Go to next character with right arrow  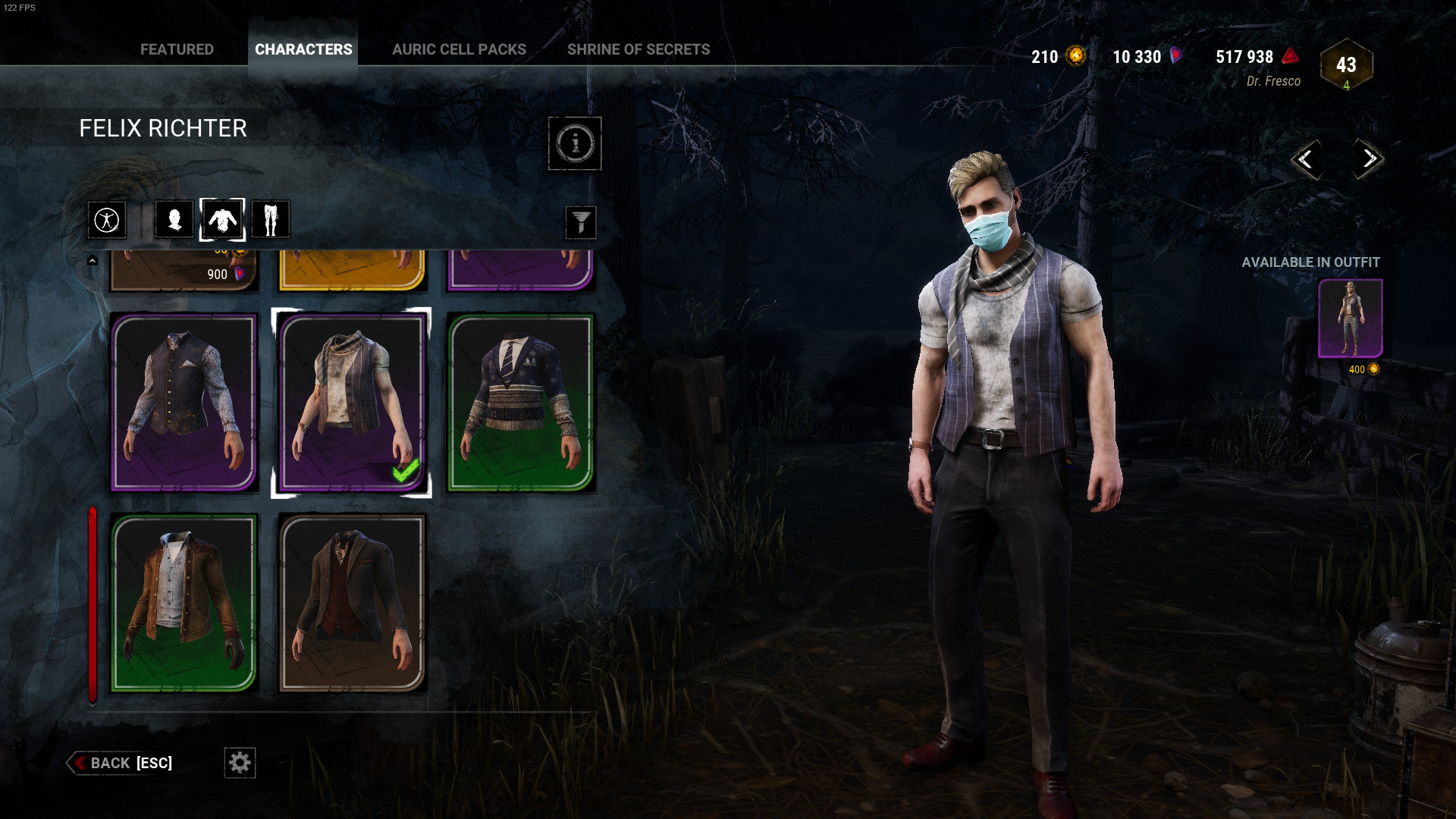pos(1367,159)
